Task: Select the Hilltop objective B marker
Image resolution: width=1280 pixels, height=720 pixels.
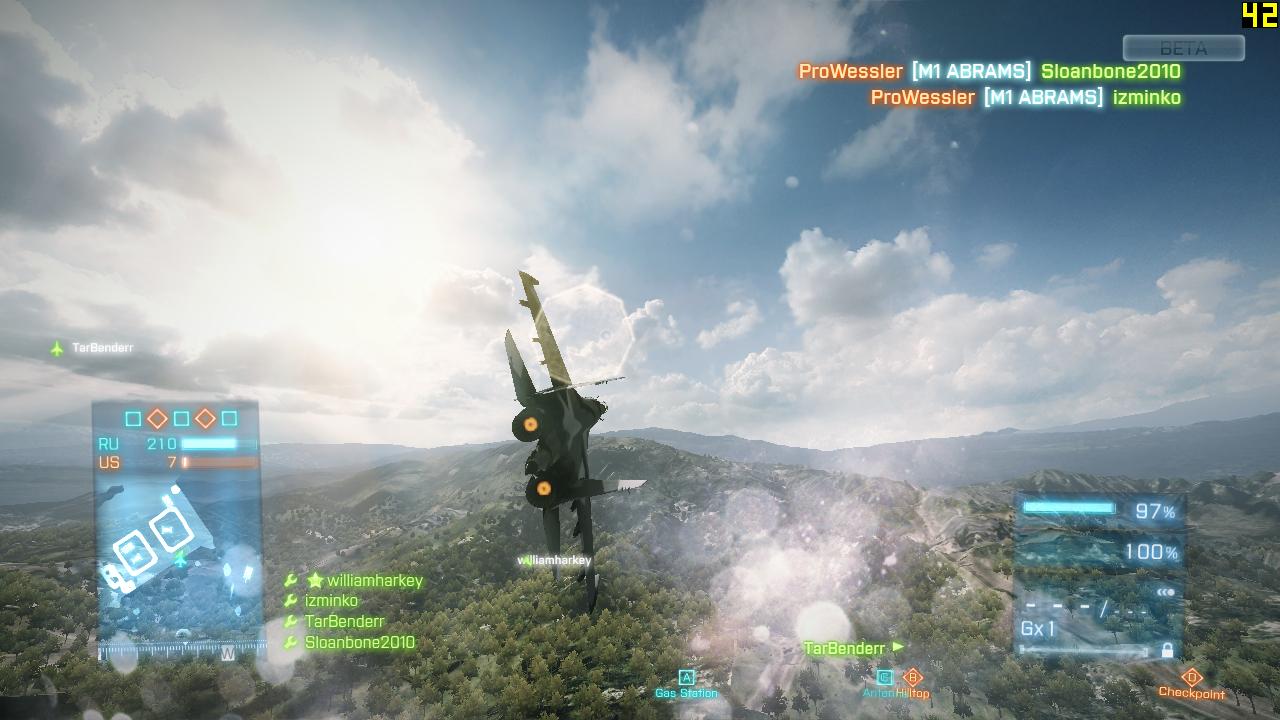Action: [912, 678]
